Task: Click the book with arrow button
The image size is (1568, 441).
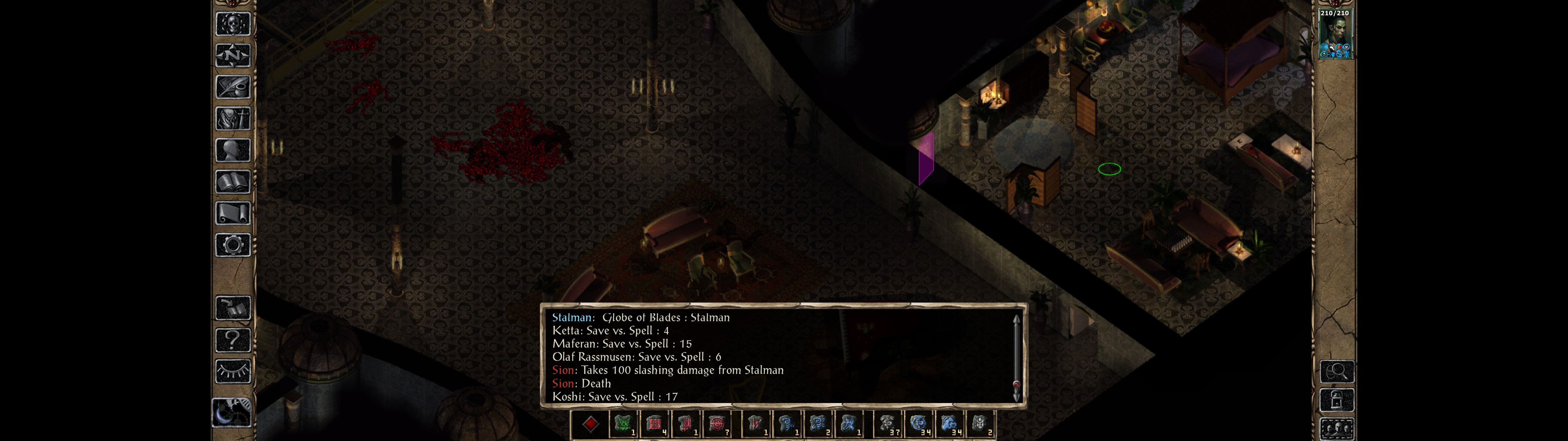Action: point(232,308)
